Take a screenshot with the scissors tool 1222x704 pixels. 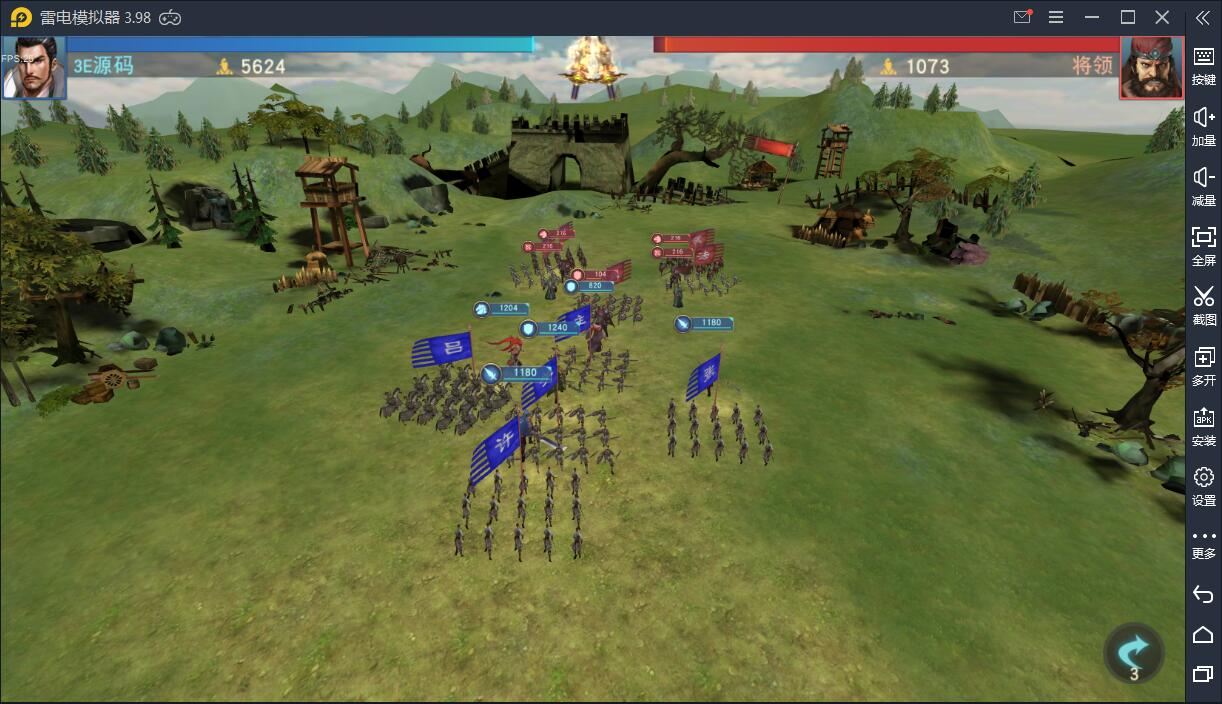coord(1203,304)
